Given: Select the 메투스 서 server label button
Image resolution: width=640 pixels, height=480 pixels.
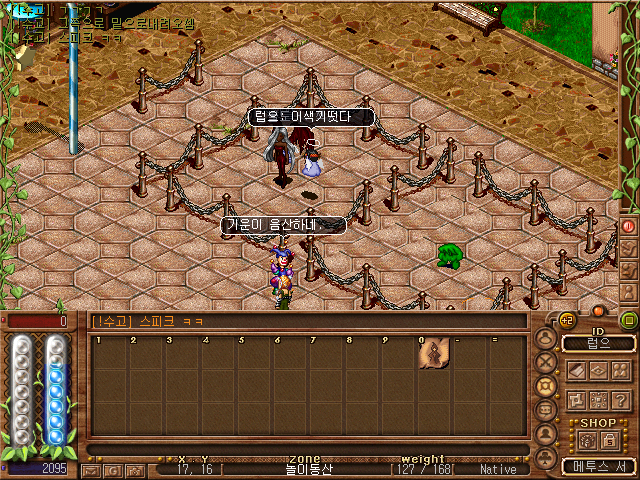Looking at the screenshot, I should click(598, 466).
